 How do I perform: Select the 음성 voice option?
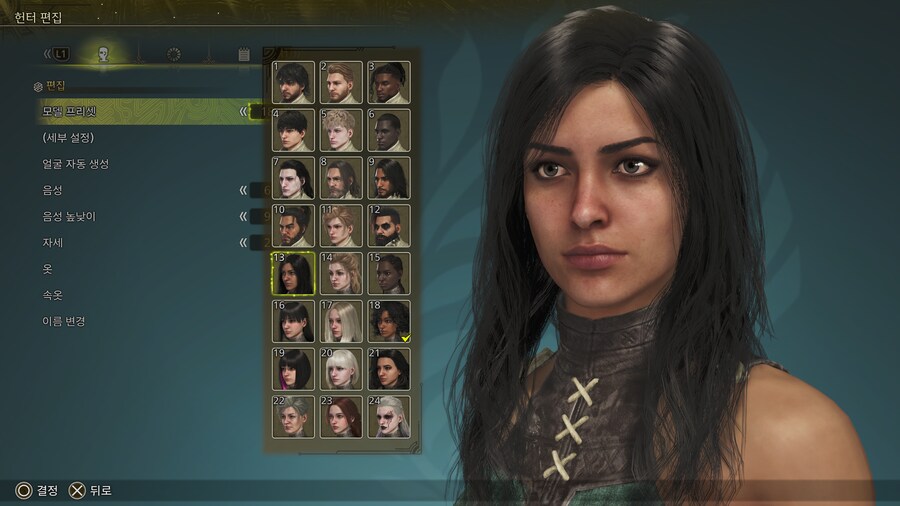click(x=52, y=190)
